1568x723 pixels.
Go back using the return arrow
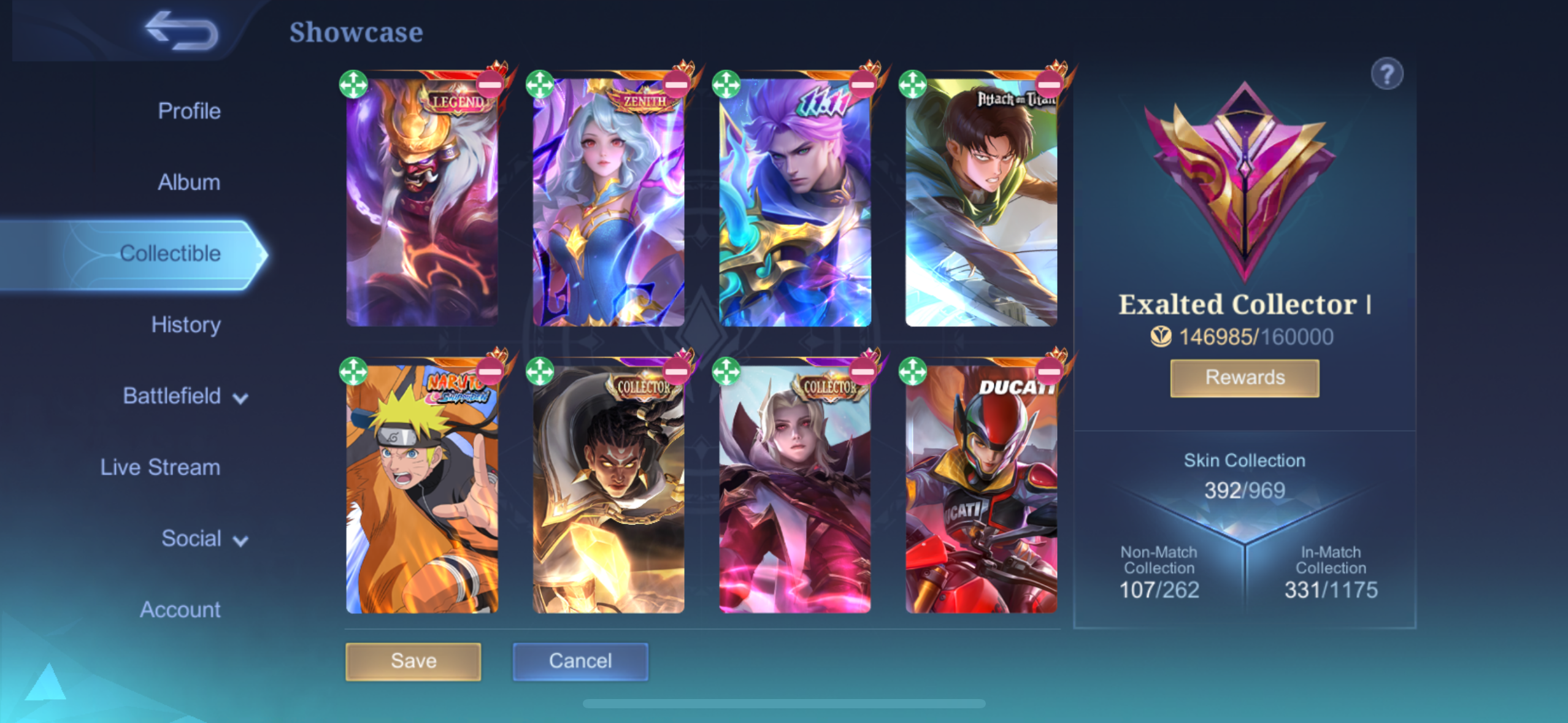point(182,31)
